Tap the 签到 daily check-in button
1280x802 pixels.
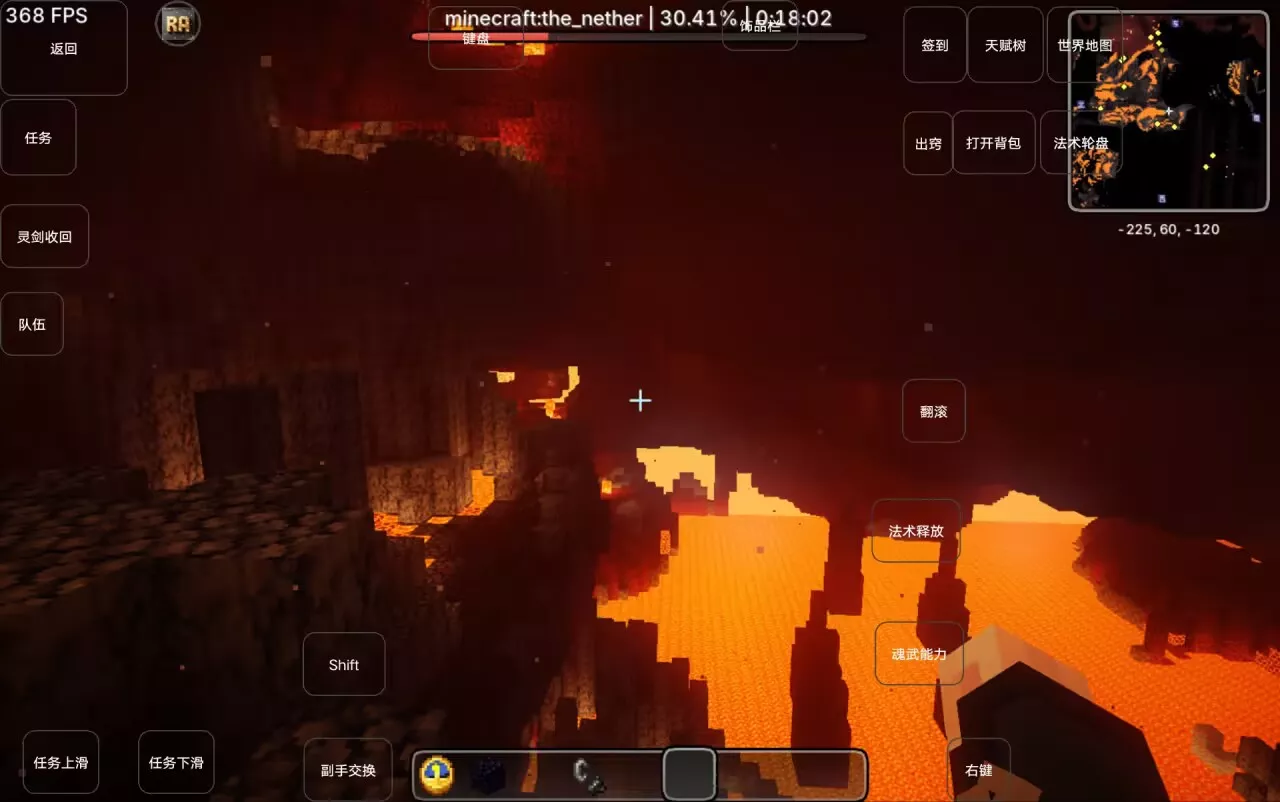point(935,45)
